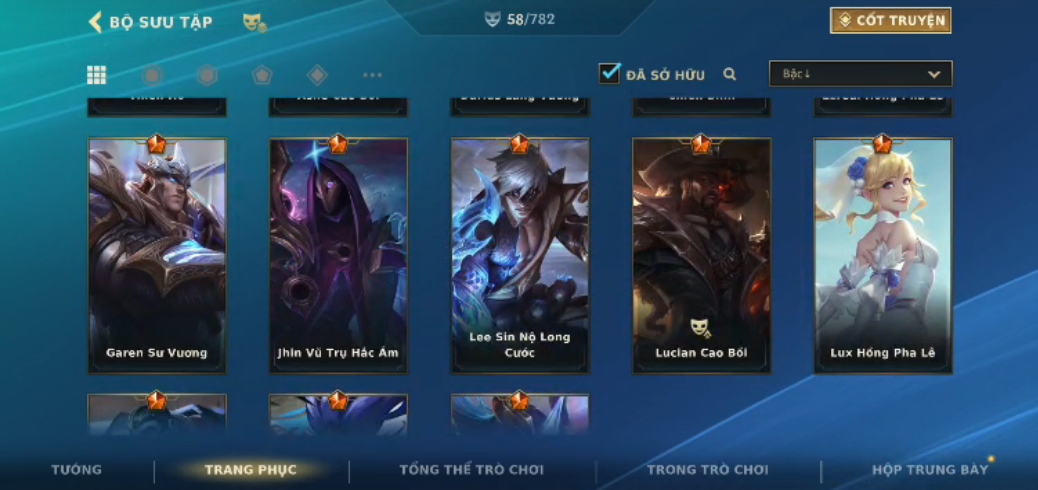Choose the Jhin Vũ Trụ Hắc Ám skin
The image size is (1038, 490).
point(338,255)
